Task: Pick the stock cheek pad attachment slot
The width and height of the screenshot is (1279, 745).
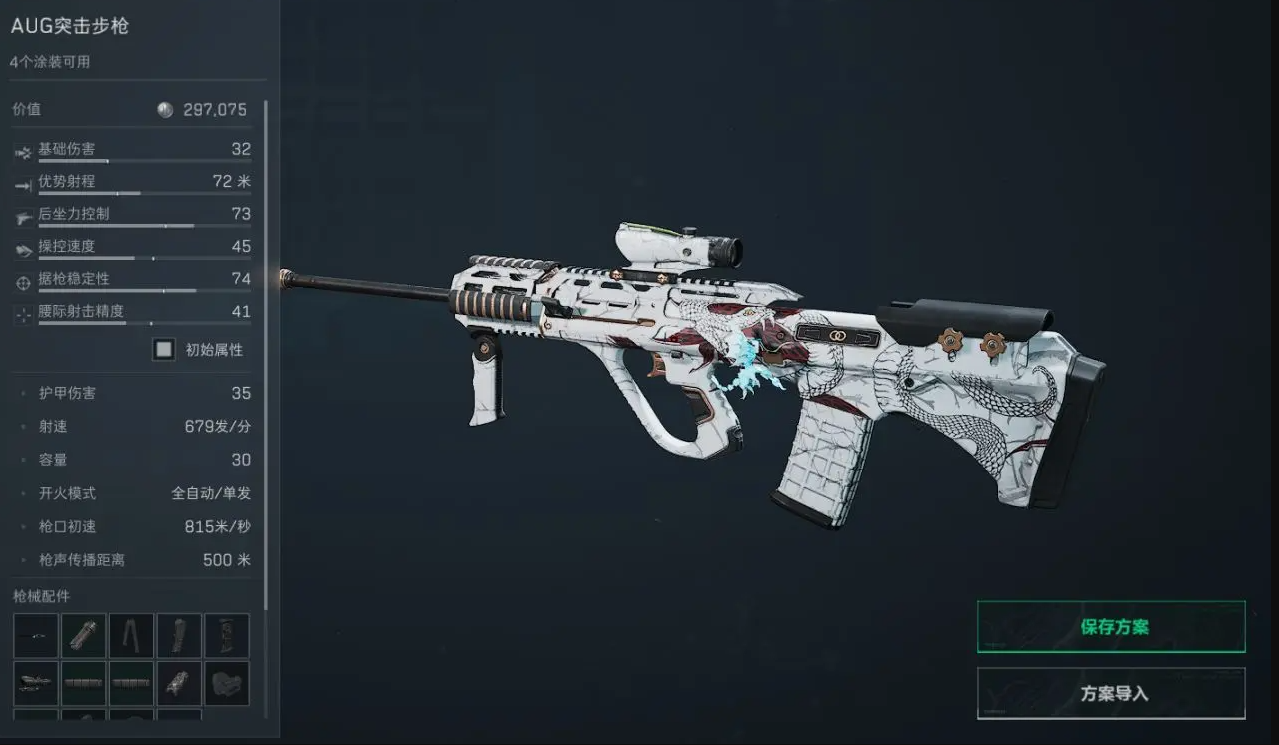Action: (227, 684)
